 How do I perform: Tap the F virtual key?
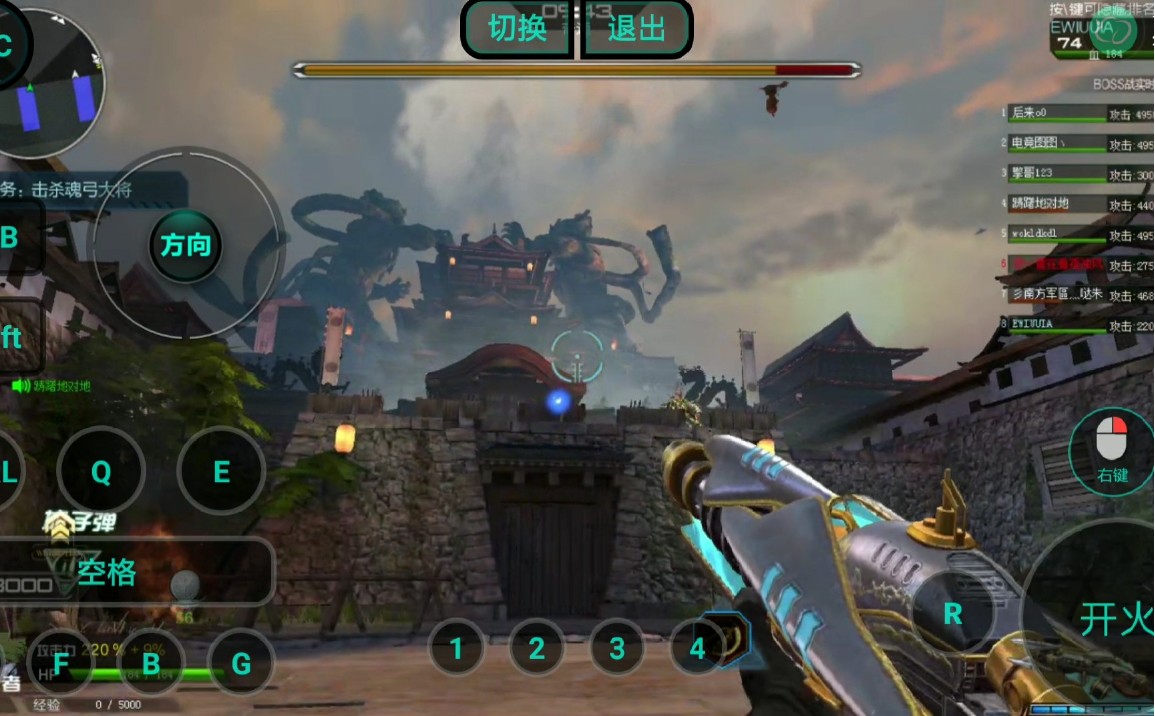(61, 662)
